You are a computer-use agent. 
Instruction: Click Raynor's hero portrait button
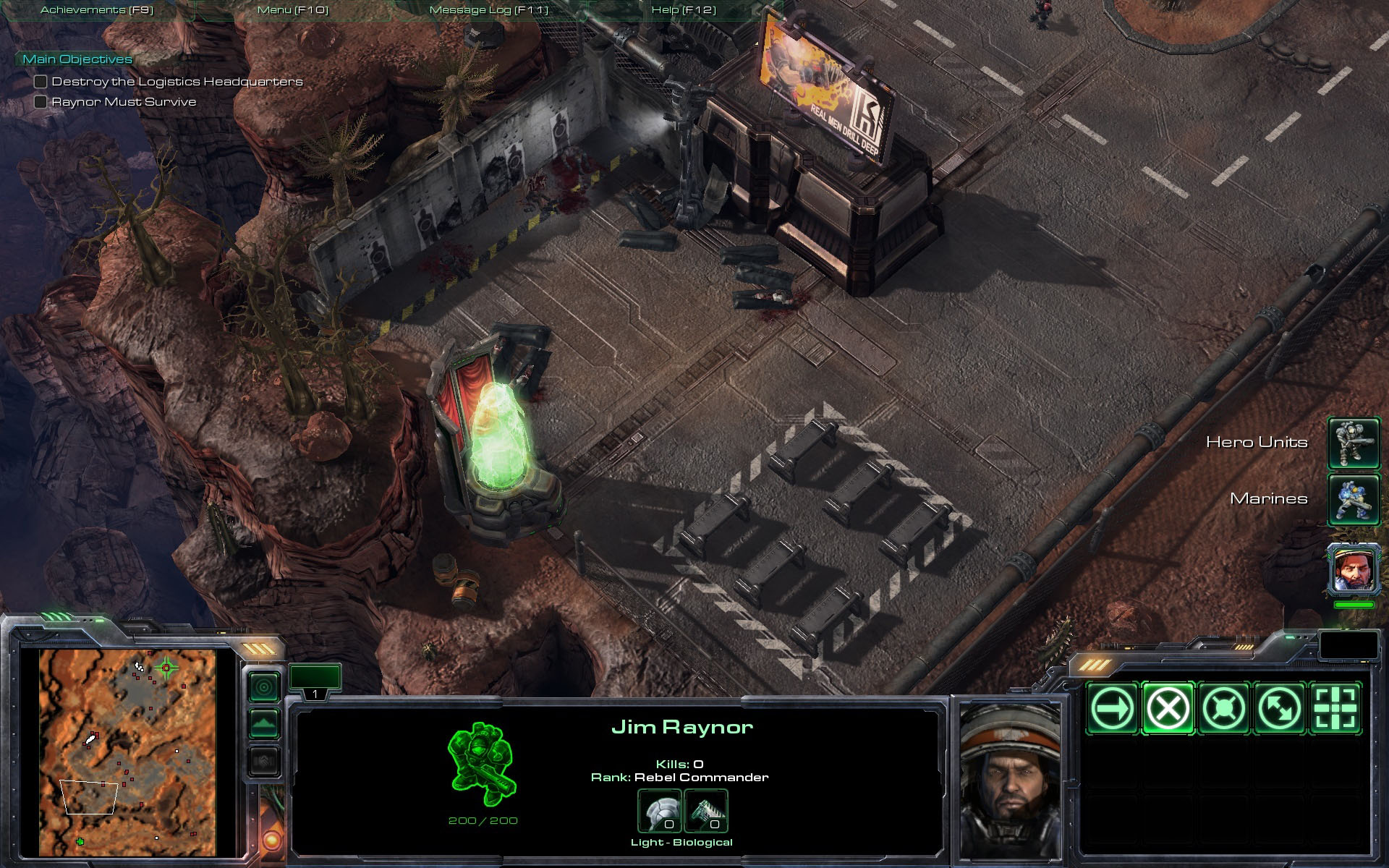[x=1354, y=569]
